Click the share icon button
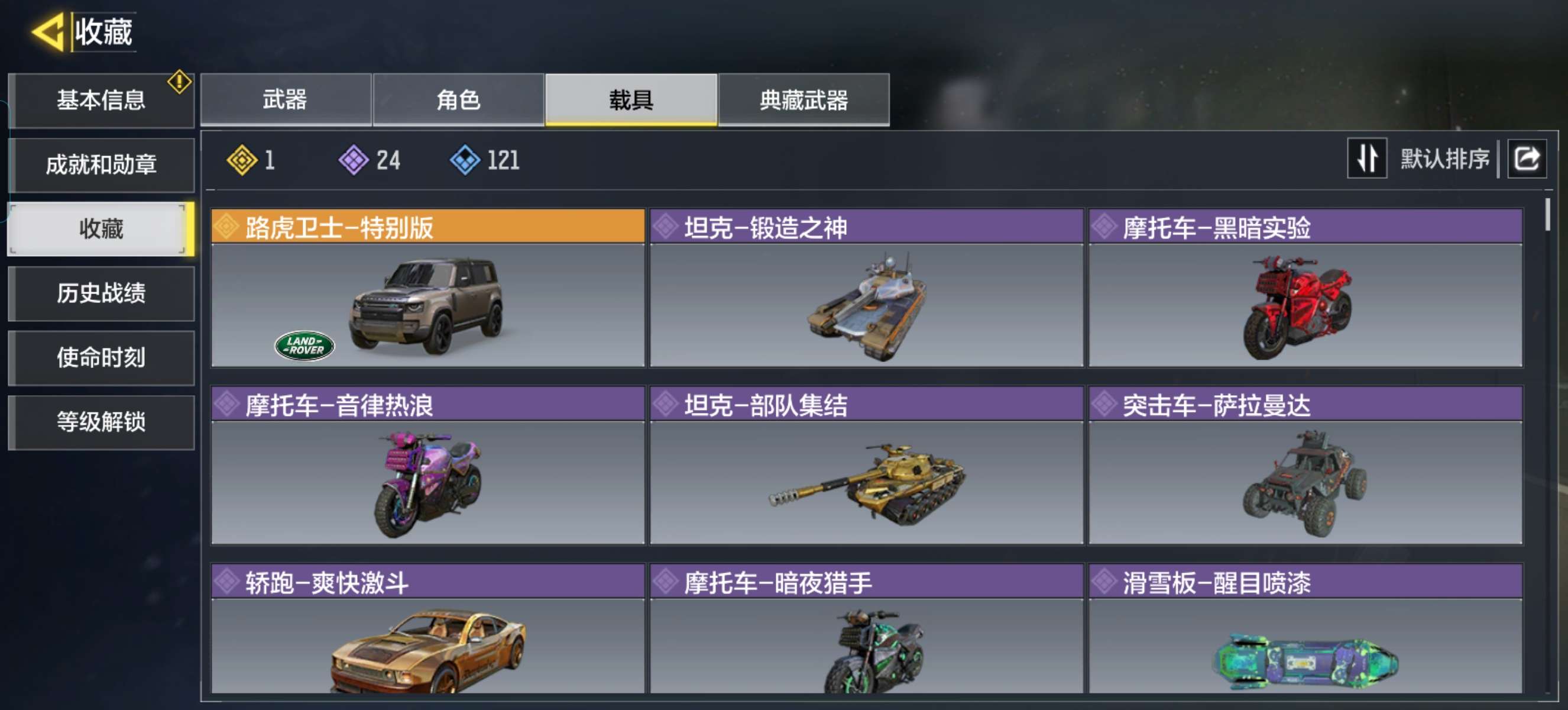The width and height of the screenshot is (1568, 710). coord(1526,159)
